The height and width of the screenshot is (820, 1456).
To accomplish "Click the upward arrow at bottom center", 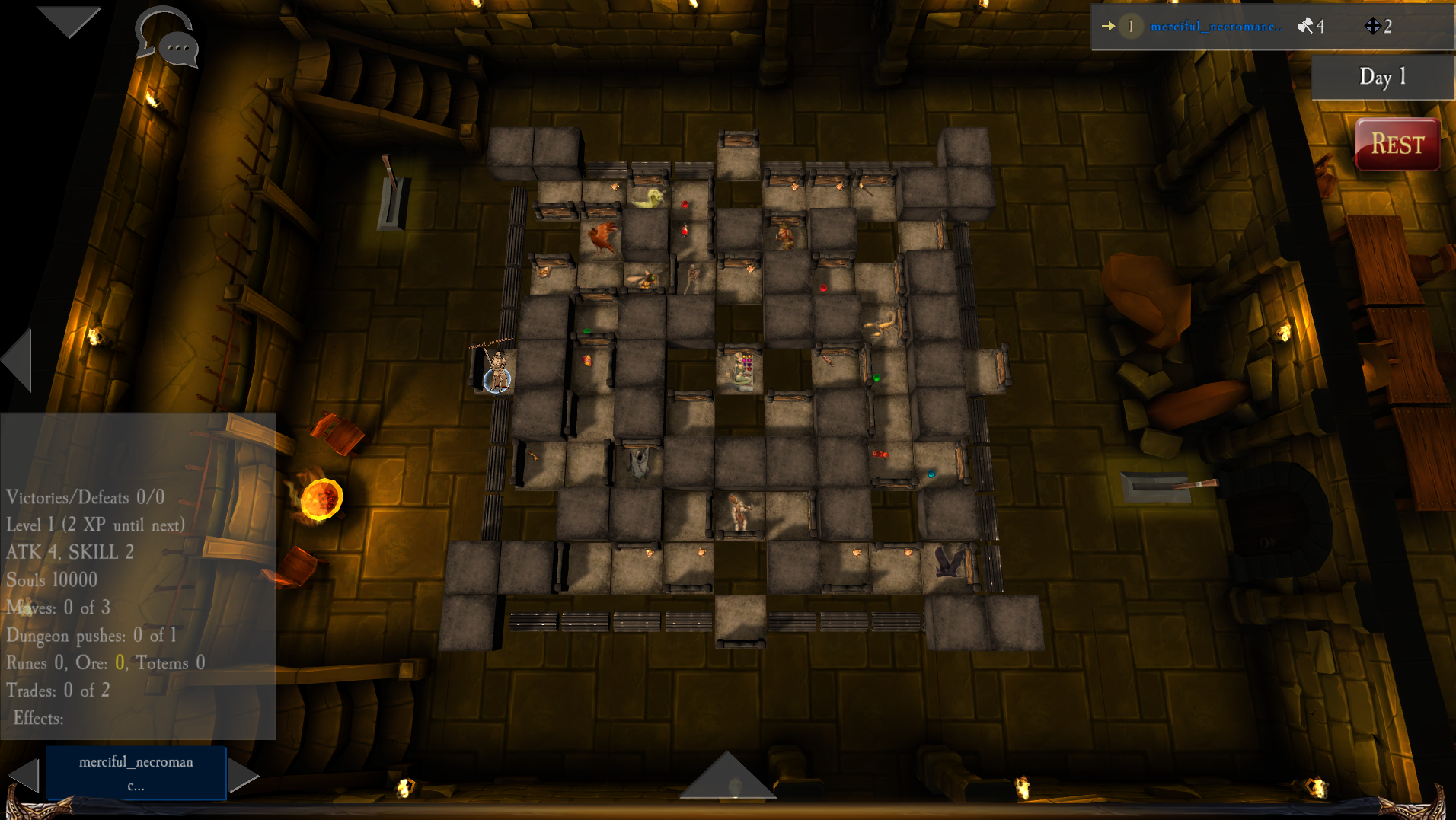I will point(726,775).
